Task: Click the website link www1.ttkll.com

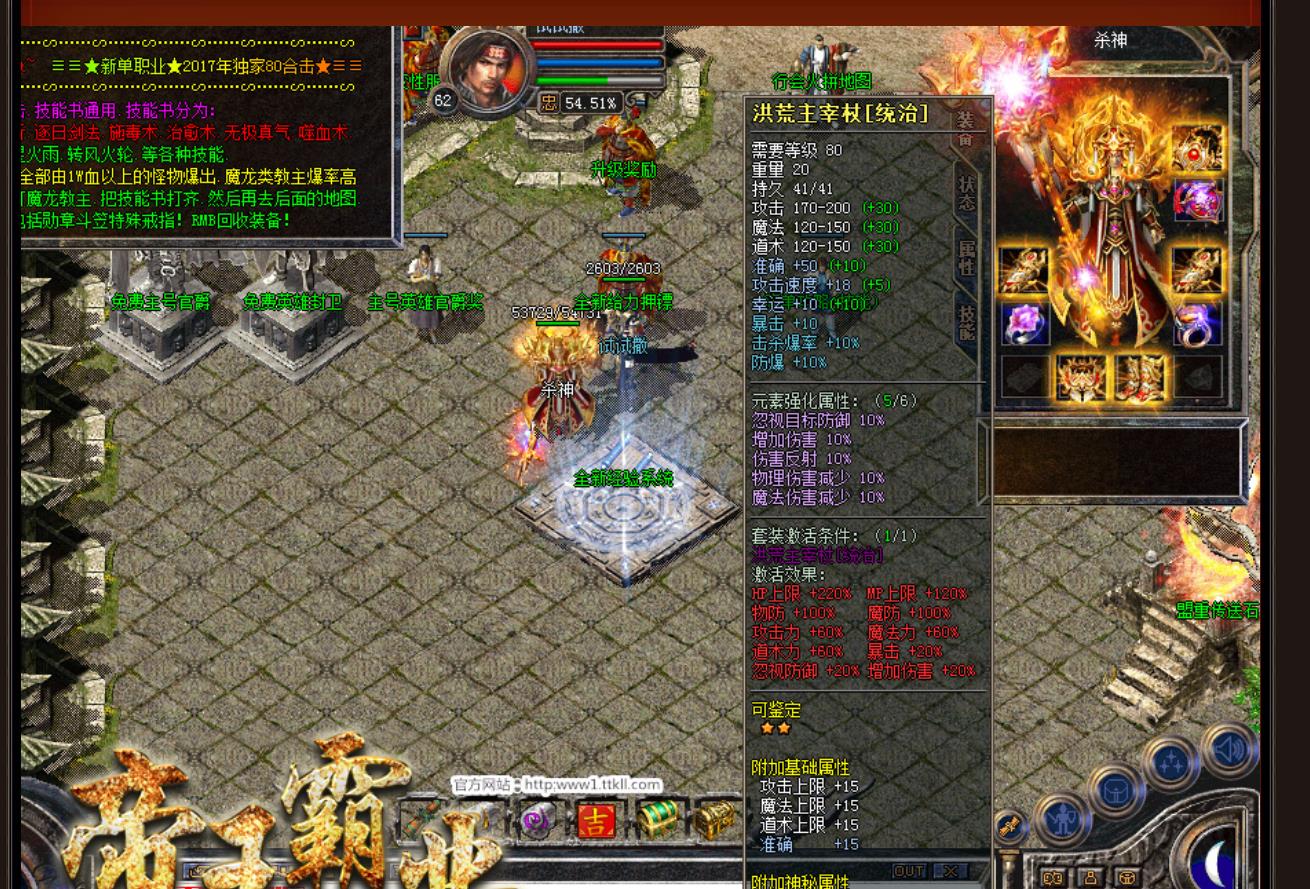Action: (592, 783)
